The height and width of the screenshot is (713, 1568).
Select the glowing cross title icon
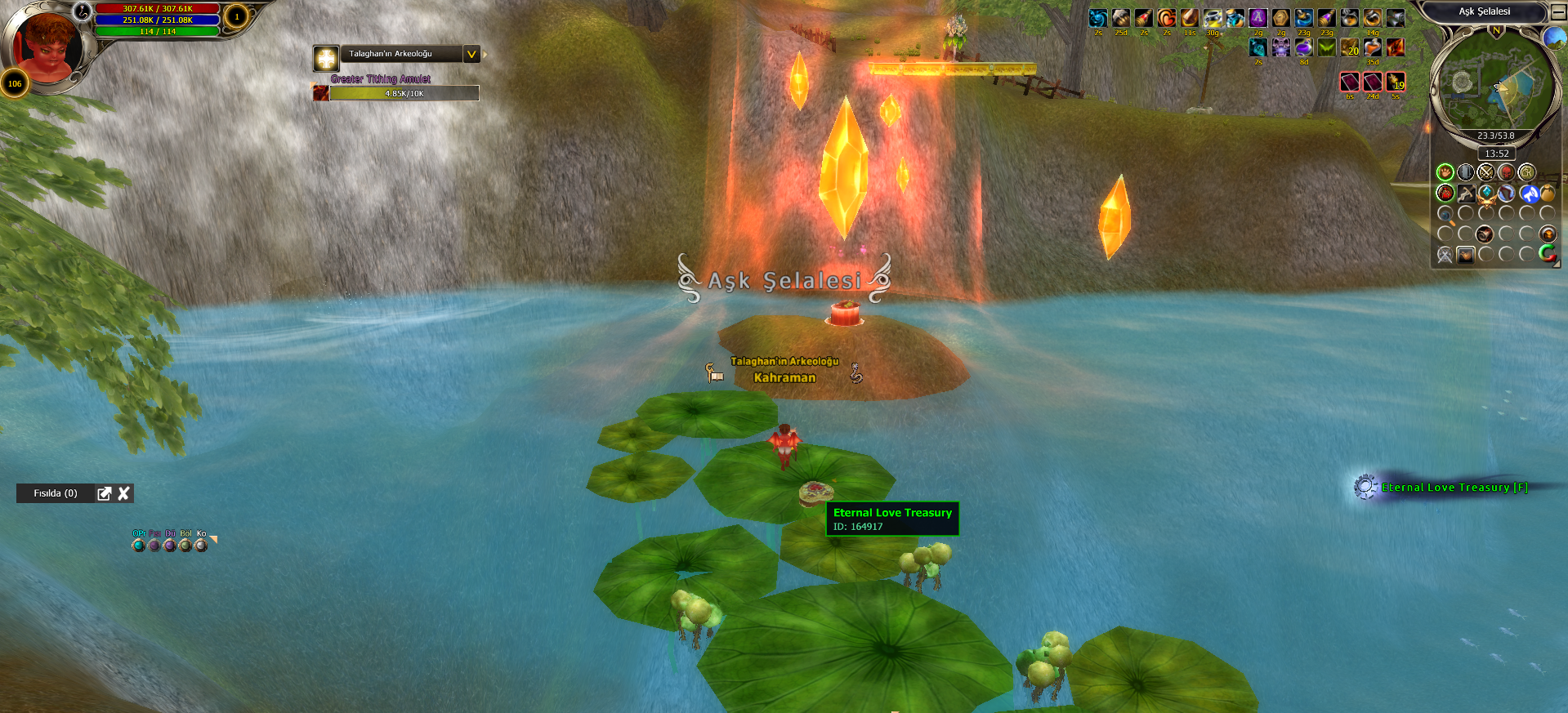tap(326, 58)
